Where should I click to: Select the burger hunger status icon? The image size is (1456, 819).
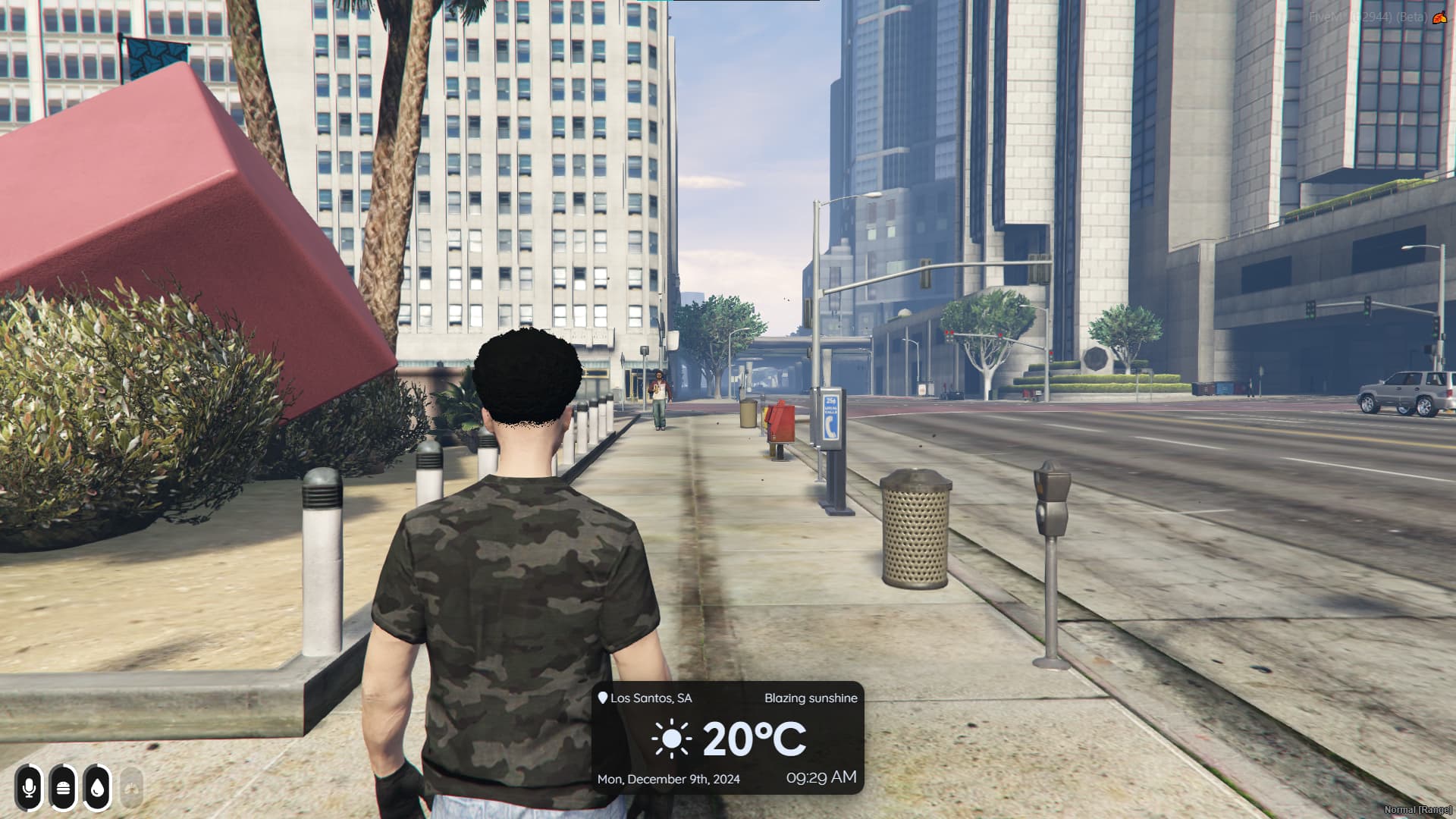63,787
